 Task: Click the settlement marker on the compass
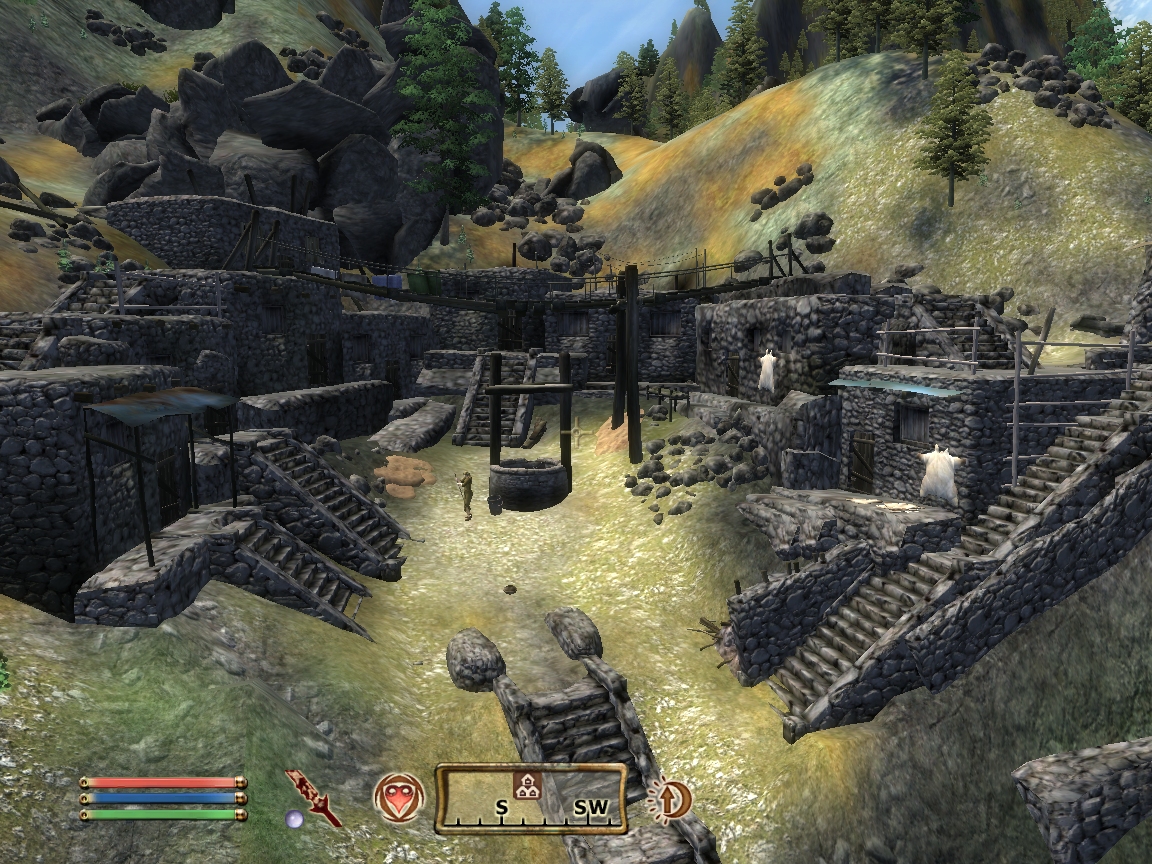pos(522,785)
